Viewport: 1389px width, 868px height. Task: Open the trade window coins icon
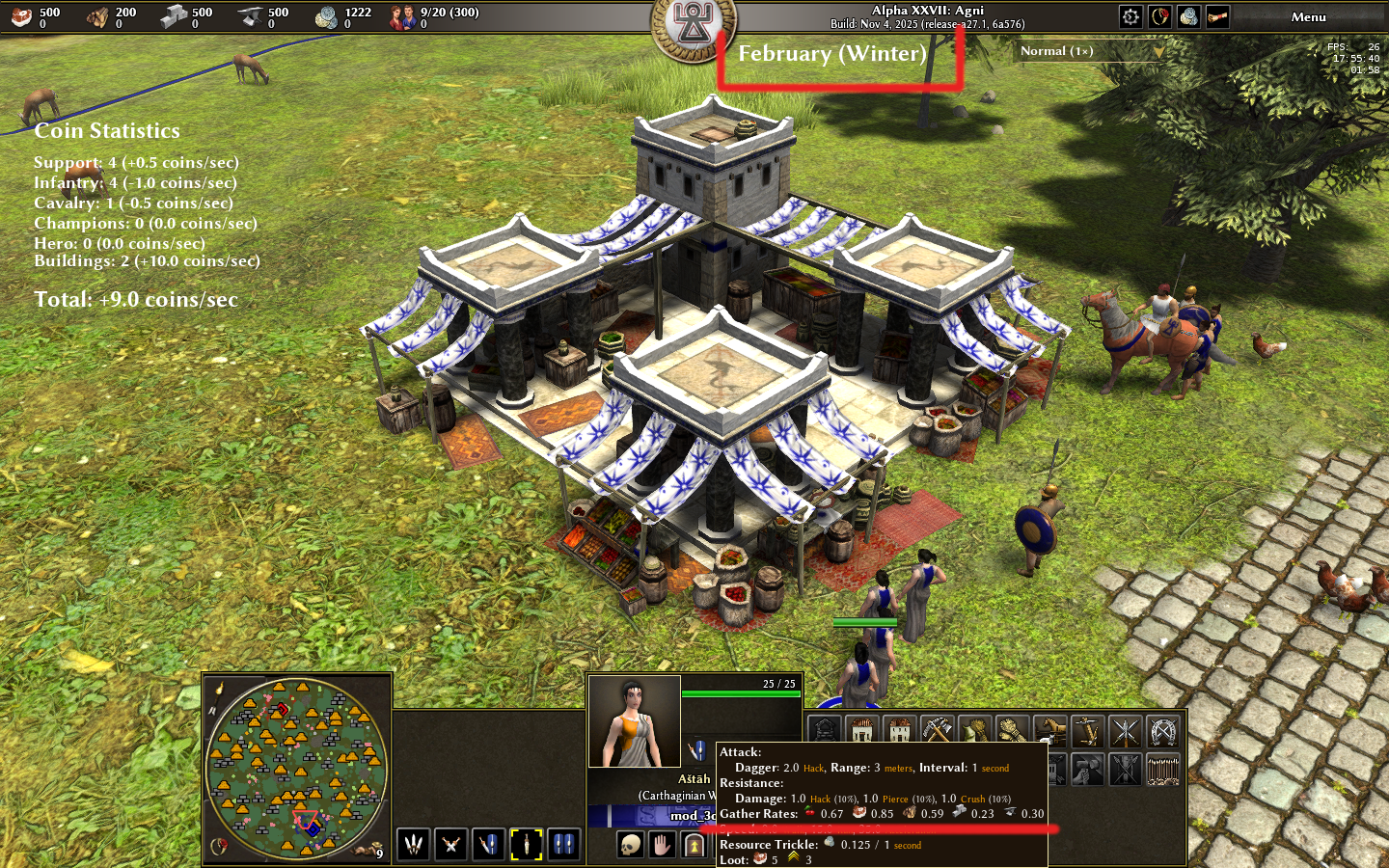[x=1188, y=16]
